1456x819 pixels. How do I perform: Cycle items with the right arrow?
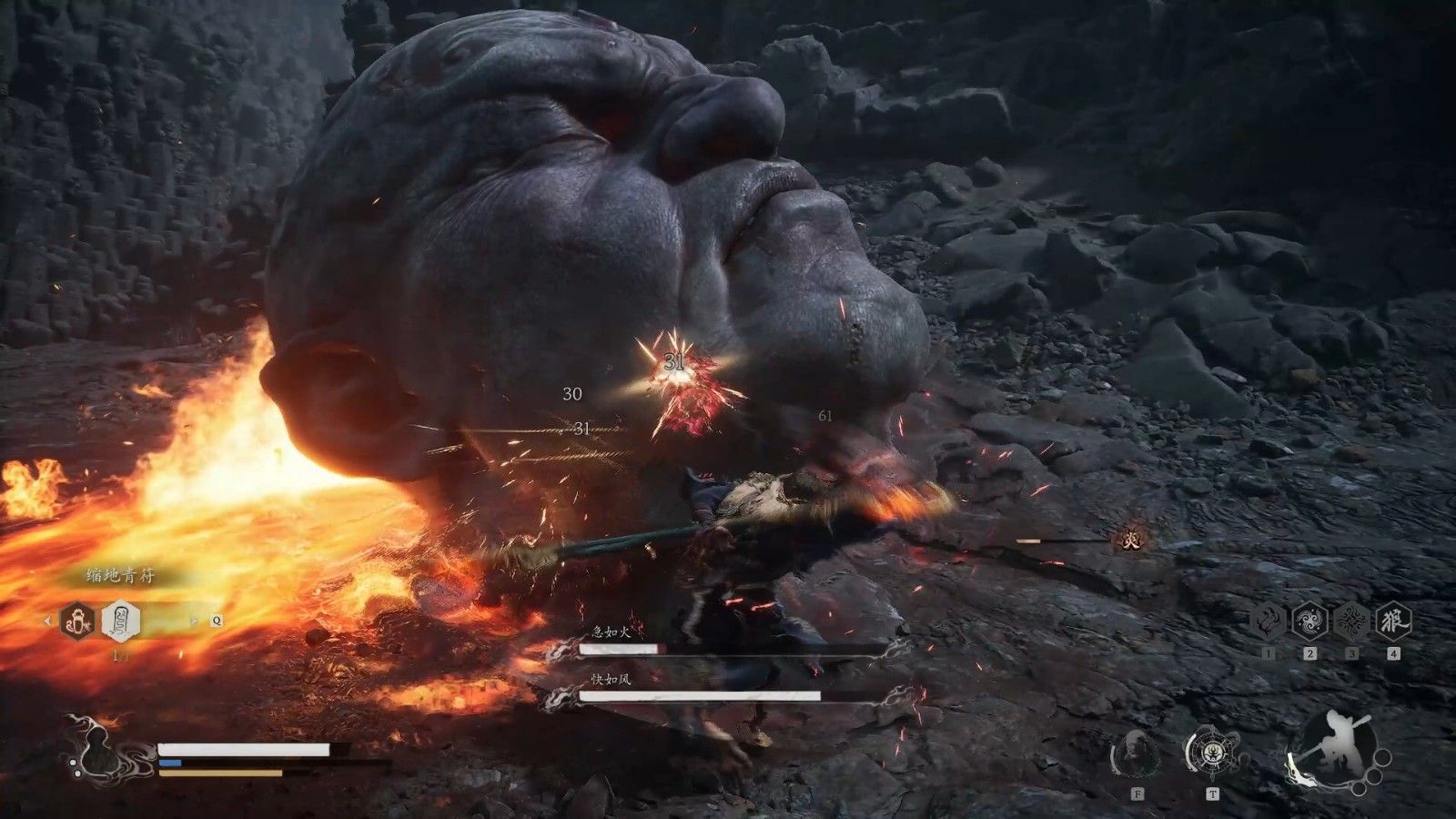(193, 622)
